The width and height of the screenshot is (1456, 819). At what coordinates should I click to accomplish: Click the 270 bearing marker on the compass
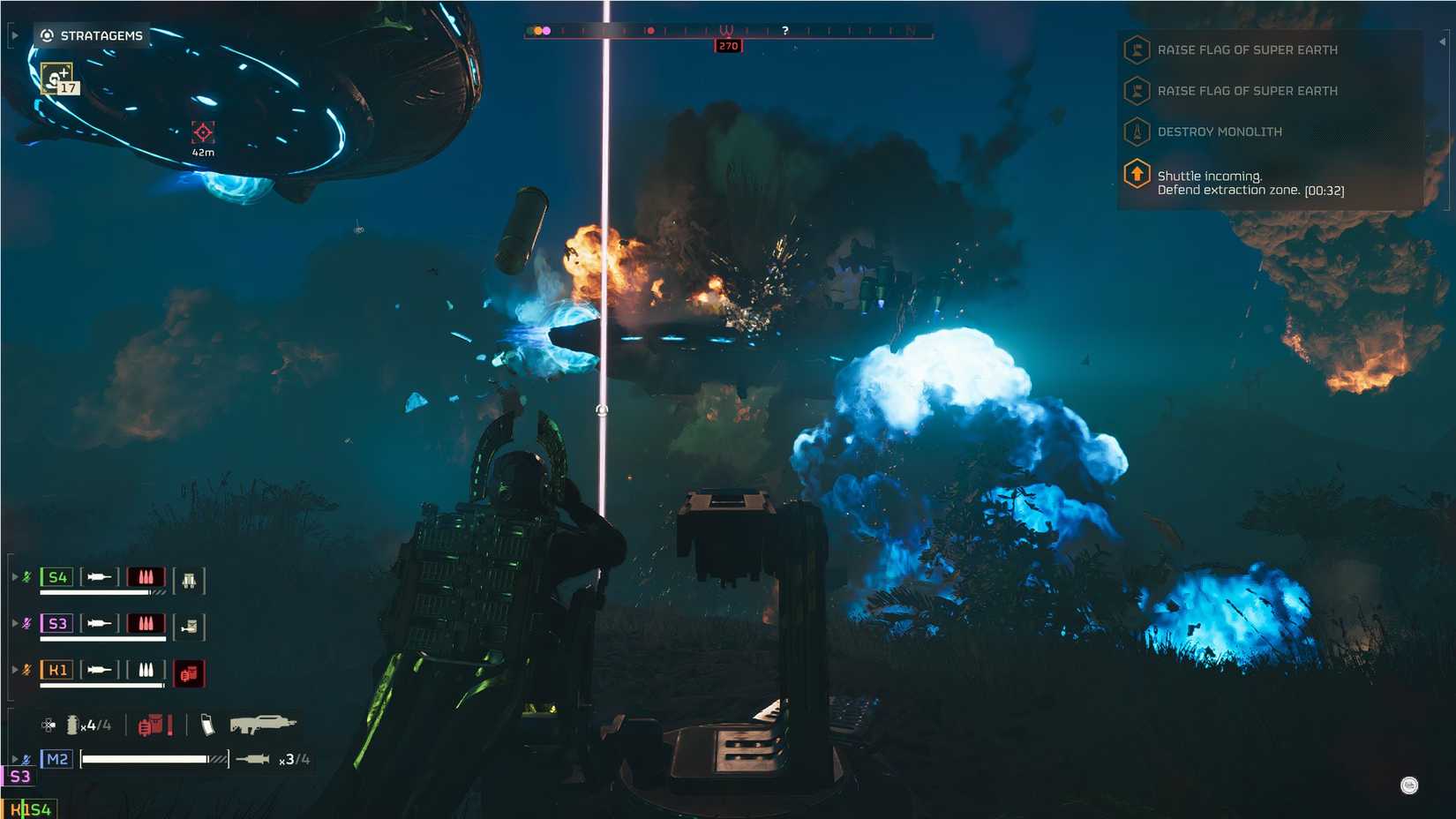point(726,45)
